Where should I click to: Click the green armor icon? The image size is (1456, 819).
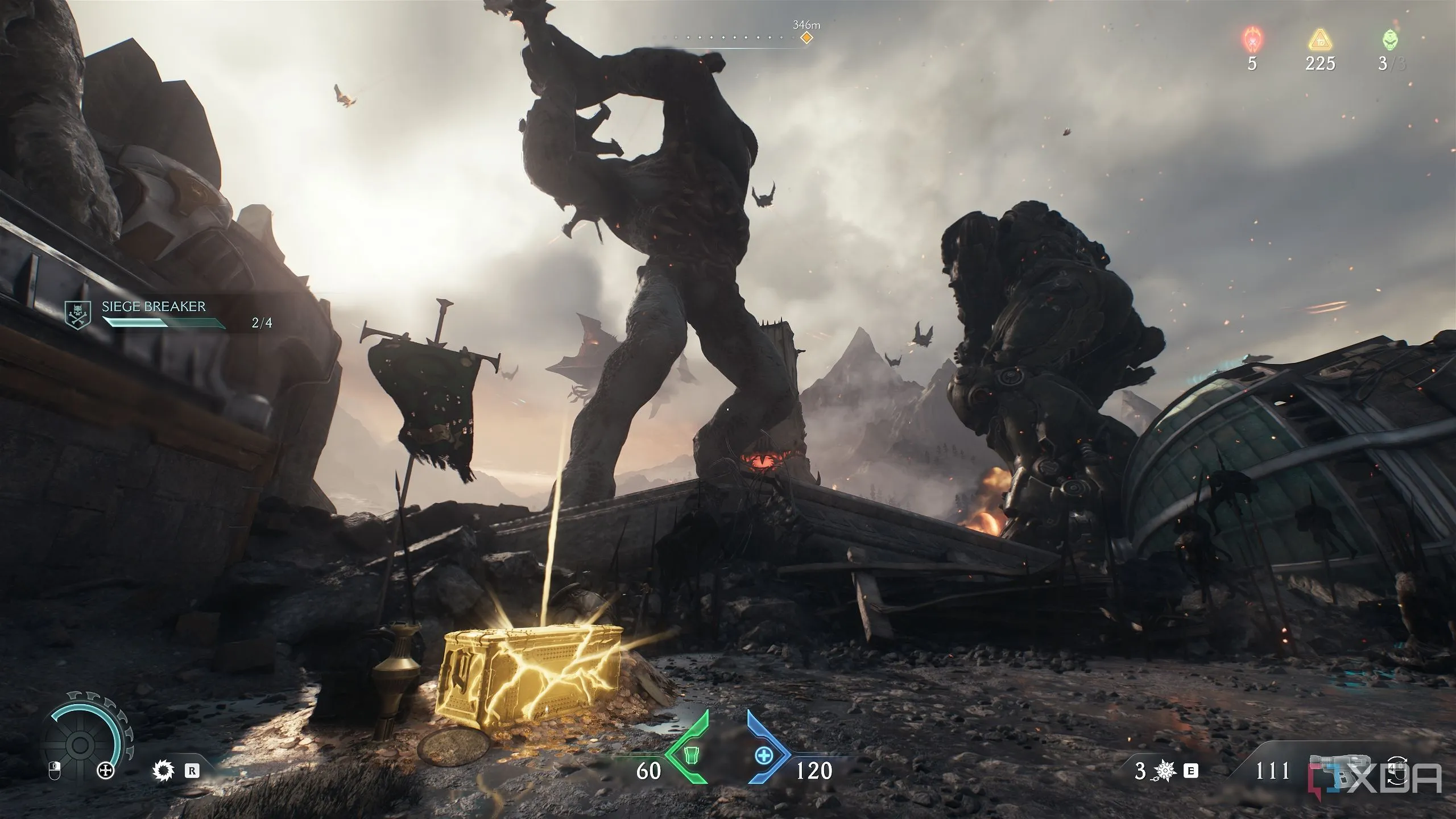pyautogui.click(x=690, y=755)
